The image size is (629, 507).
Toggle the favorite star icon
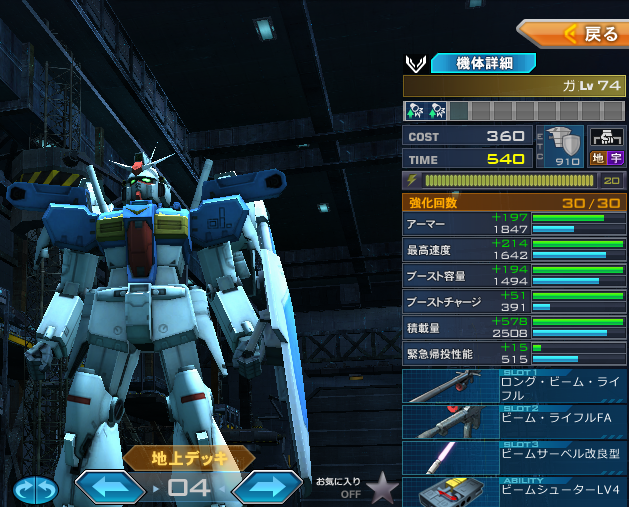click(381, 487)
